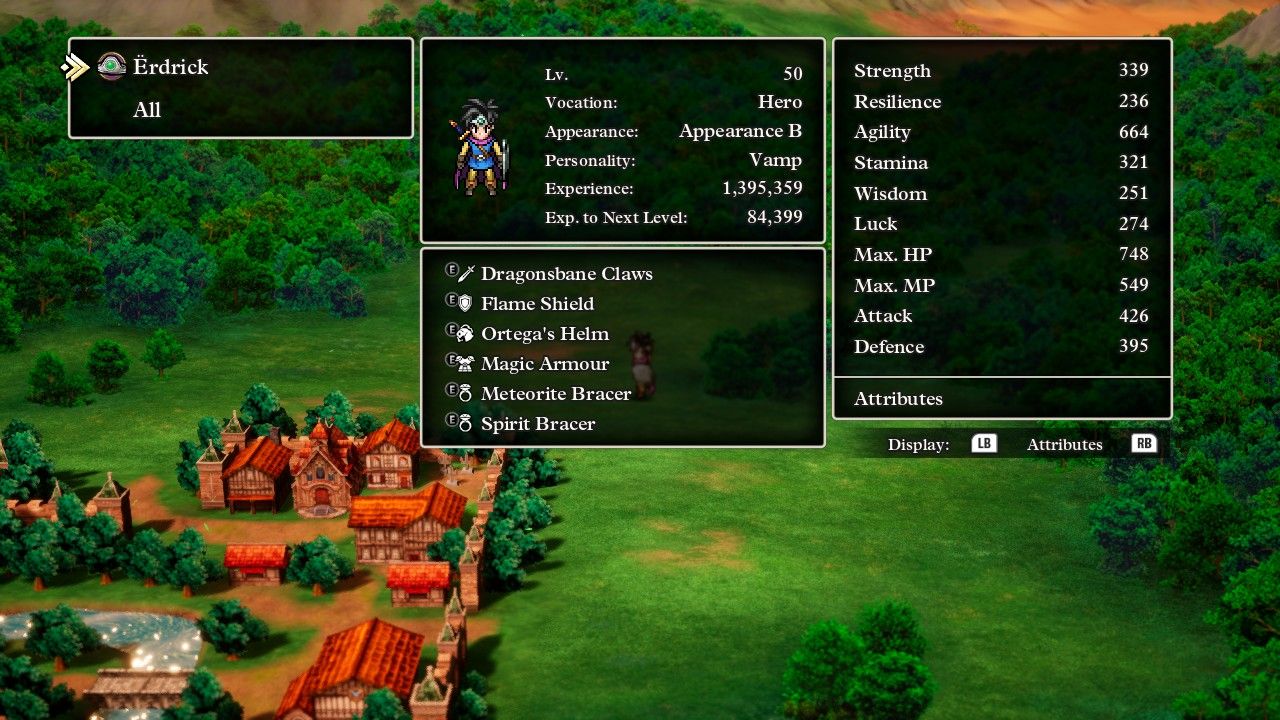Select the Meteorite Bracer accessory
Viewport: 1280px width, 720px height.
pos(555,394)
